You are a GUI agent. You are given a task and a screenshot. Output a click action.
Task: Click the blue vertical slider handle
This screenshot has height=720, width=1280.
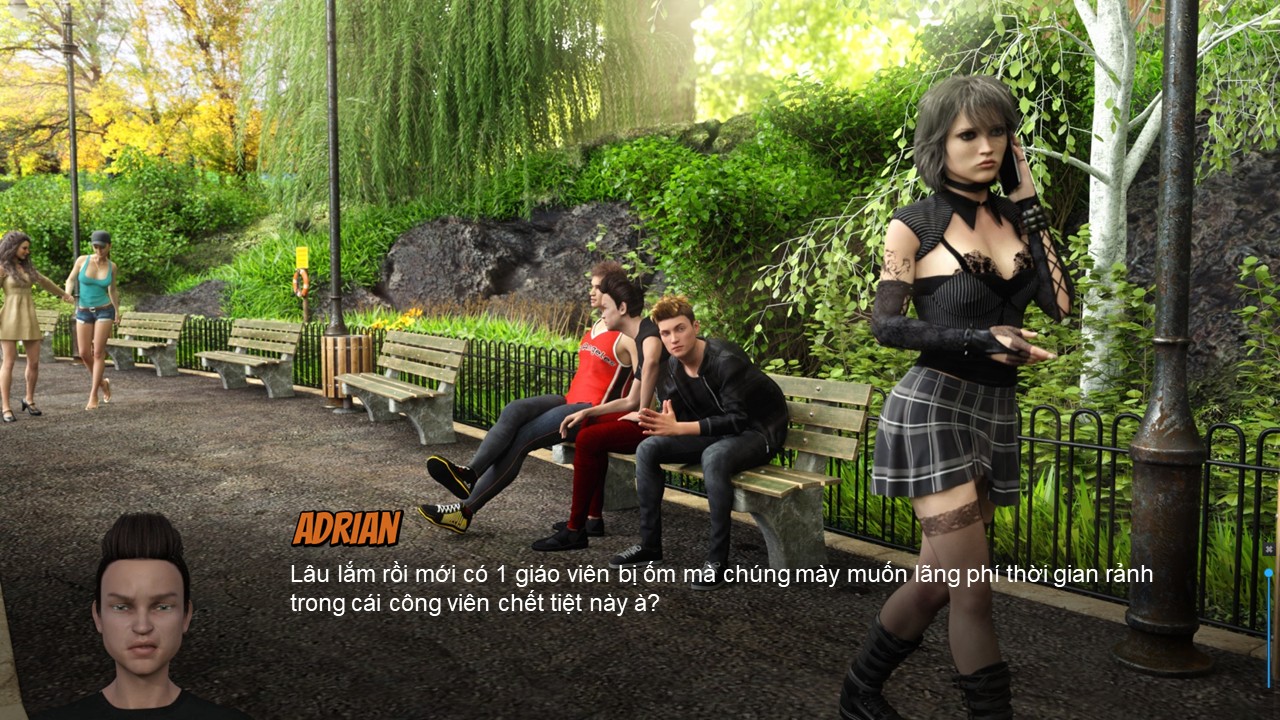(1268, 573)
